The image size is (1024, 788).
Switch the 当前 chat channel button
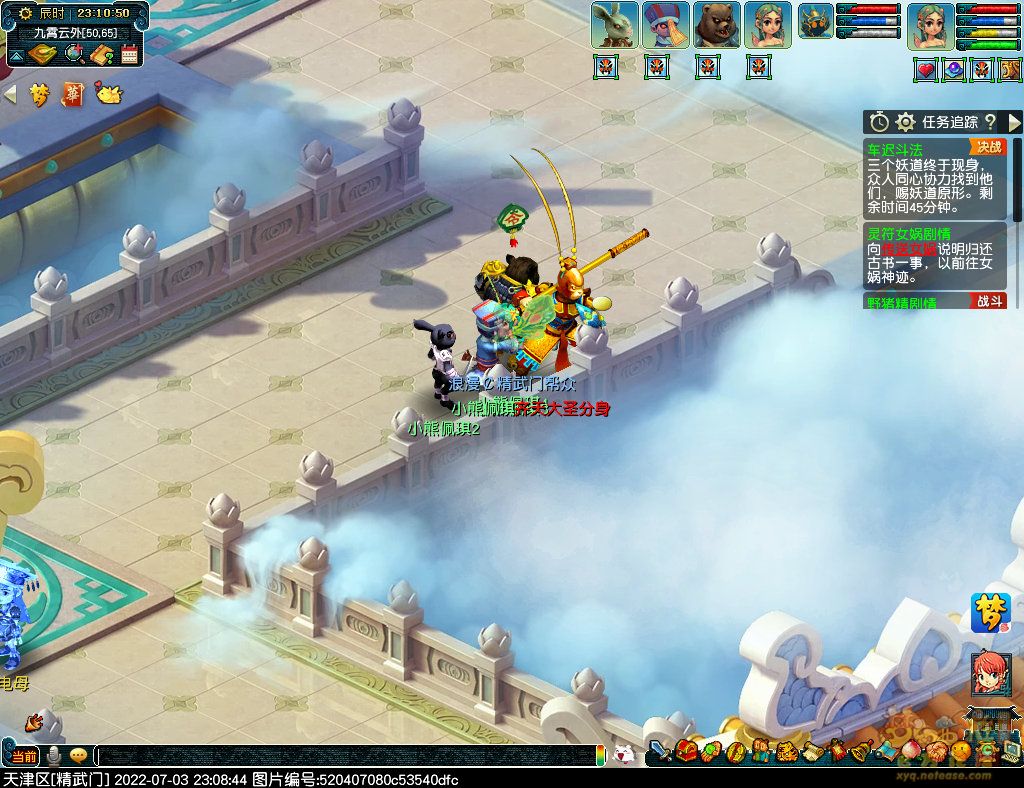coord(25,756)
